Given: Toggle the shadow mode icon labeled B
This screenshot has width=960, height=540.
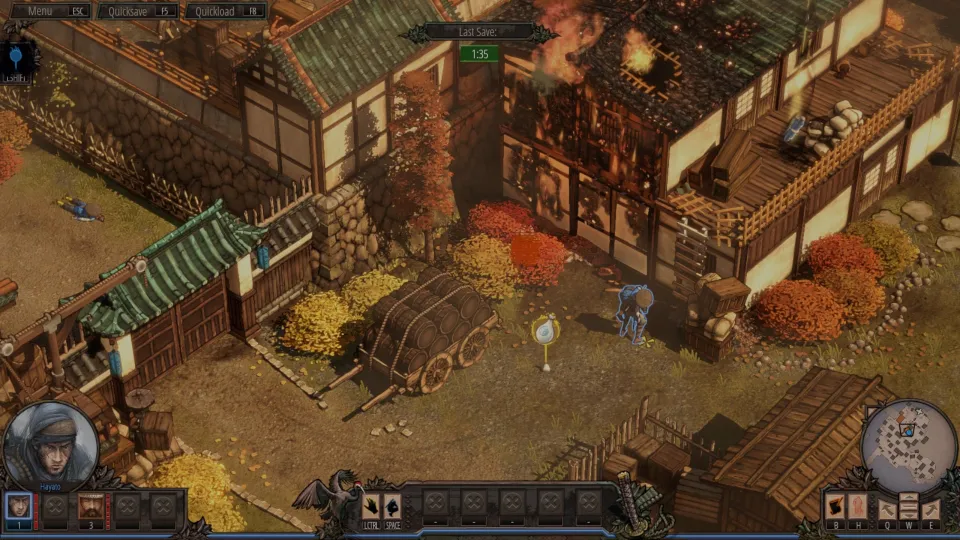Looking at the screenshot, I should point(834,507).
